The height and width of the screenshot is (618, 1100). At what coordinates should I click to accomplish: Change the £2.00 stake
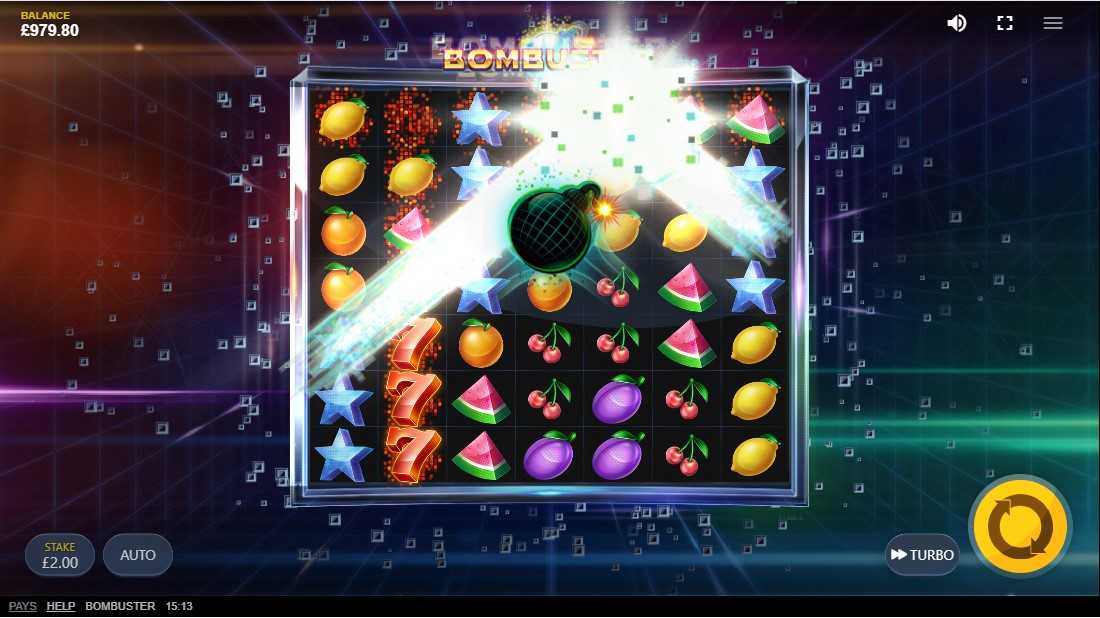(60, 555)
